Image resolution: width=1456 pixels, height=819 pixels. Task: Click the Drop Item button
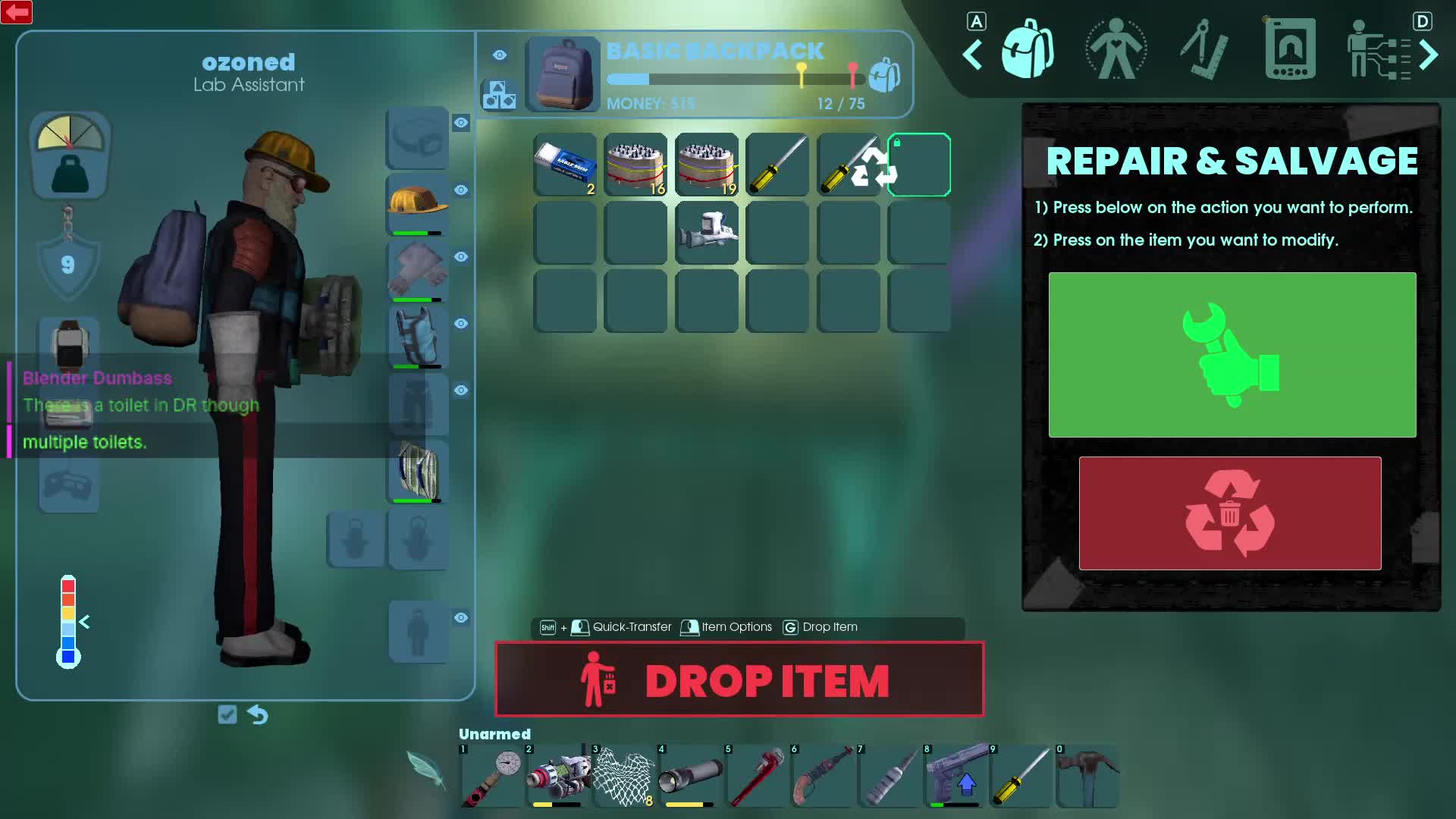[x=739, y=679]
